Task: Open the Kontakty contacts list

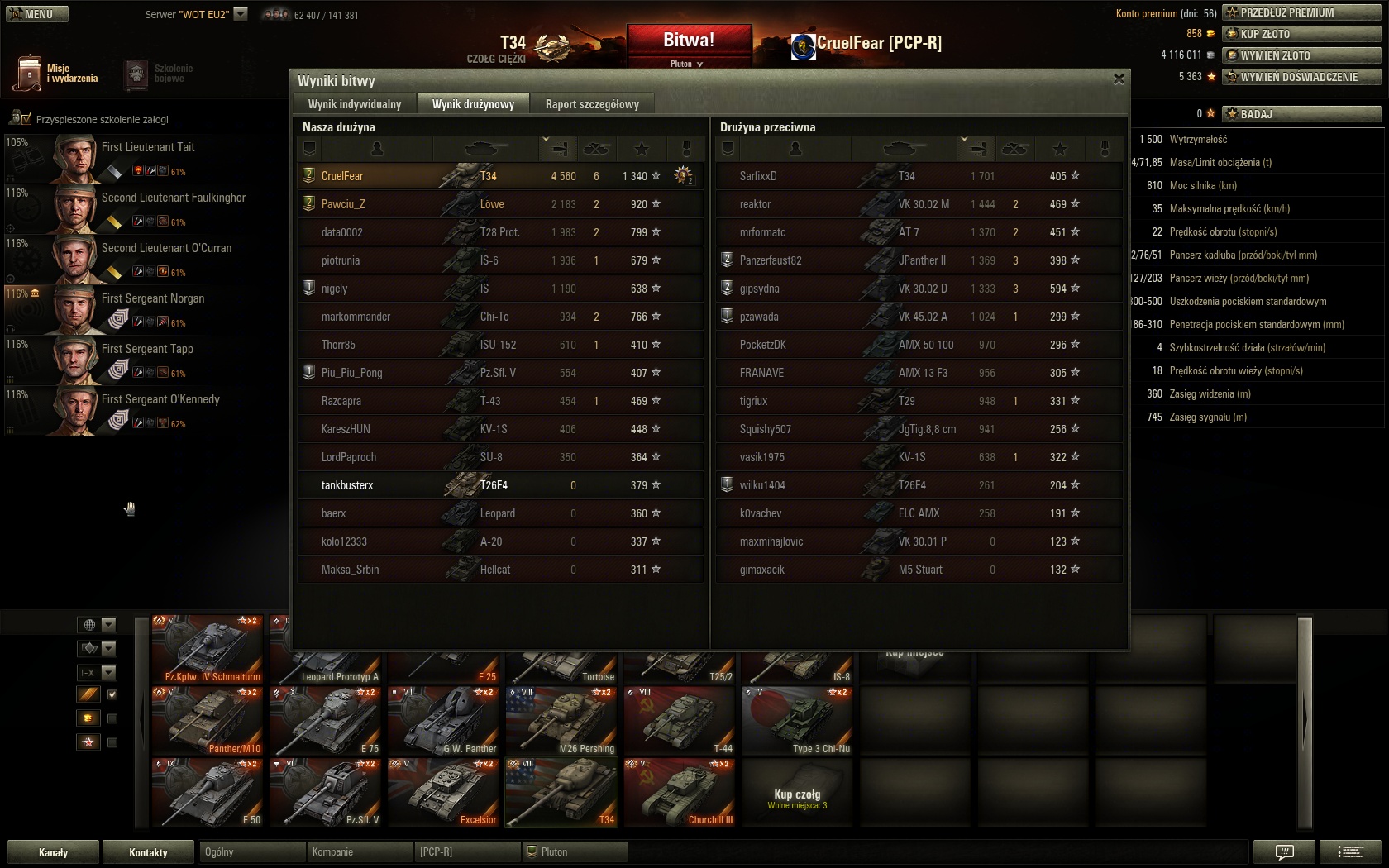Action: 149,852
